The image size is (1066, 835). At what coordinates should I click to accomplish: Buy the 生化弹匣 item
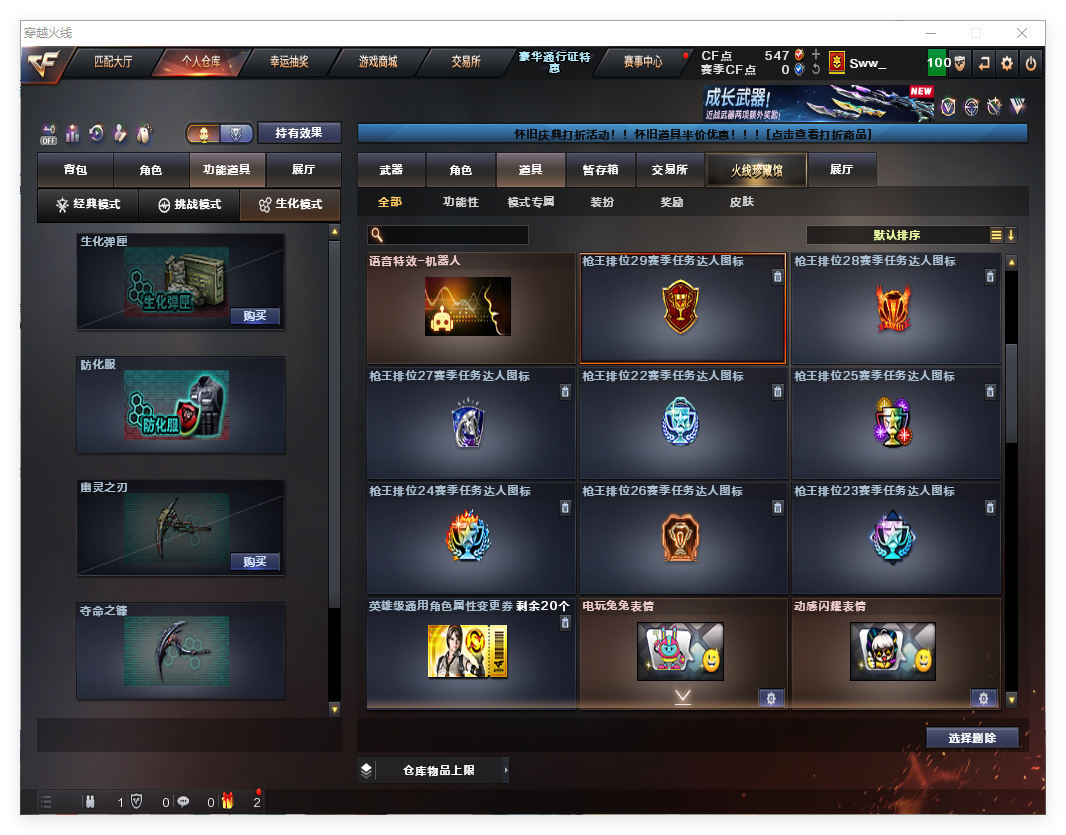pos(254,316)
